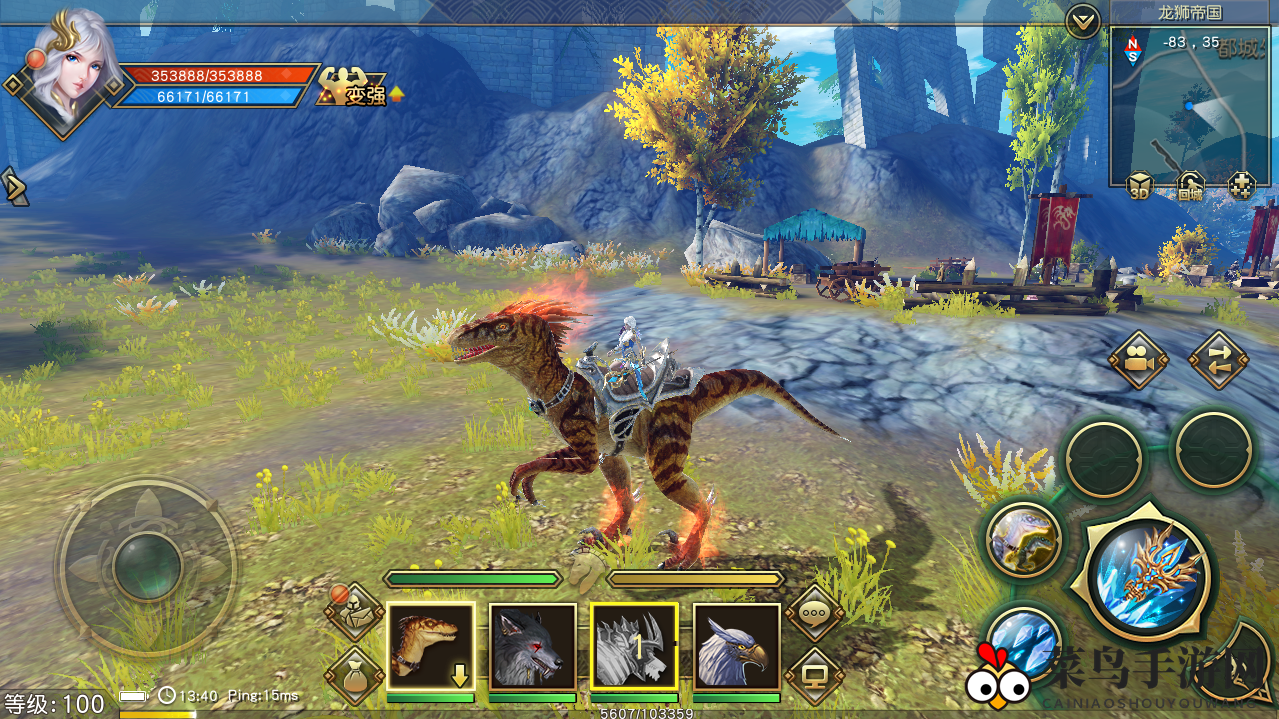
Task: Choose the armored beast slot marked 1
Action: click(x=634, y=646)
